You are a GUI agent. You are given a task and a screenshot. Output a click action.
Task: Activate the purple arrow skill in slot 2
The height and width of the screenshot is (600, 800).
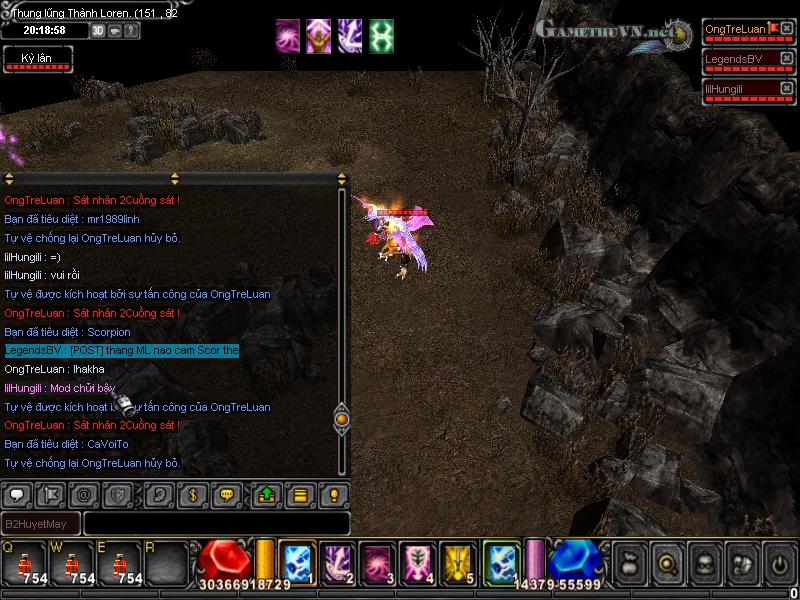pos(337,563)
